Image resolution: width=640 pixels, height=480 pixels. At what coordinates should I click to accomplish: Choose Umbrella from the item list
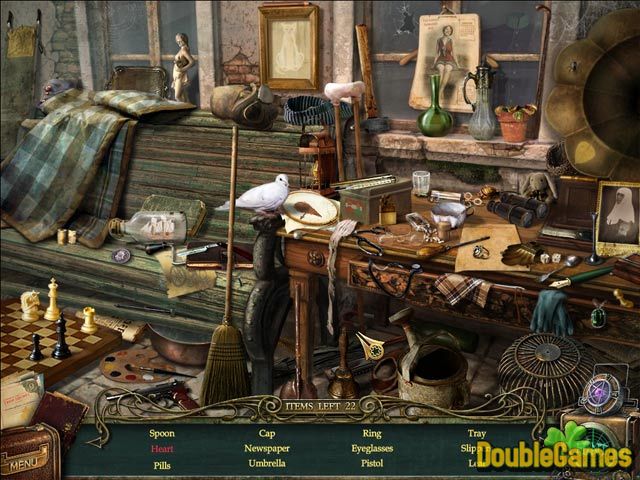266,464
